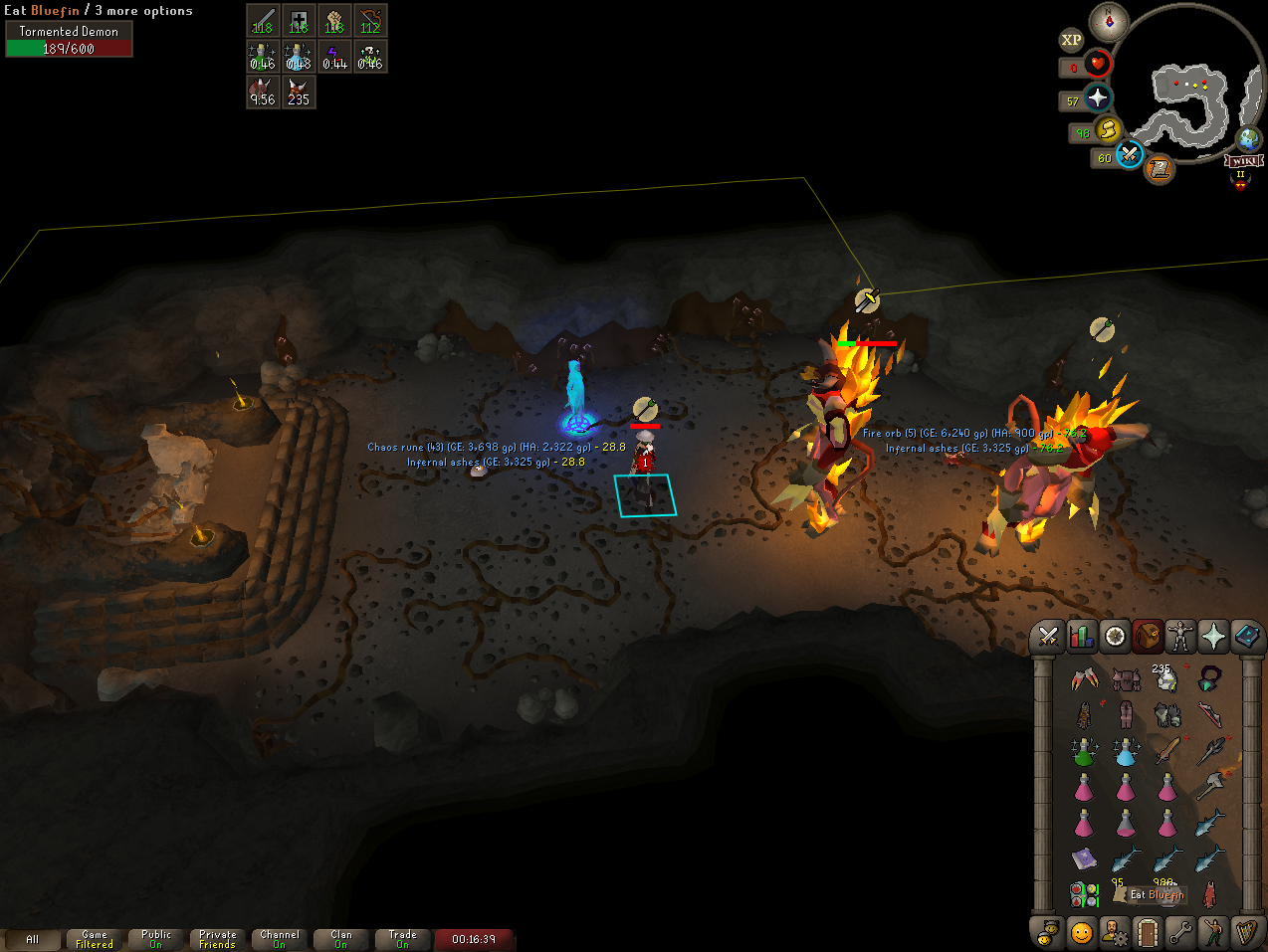1268x952 pixels.
Task: Toggle the XP drops button
Action: (1071, 40)
